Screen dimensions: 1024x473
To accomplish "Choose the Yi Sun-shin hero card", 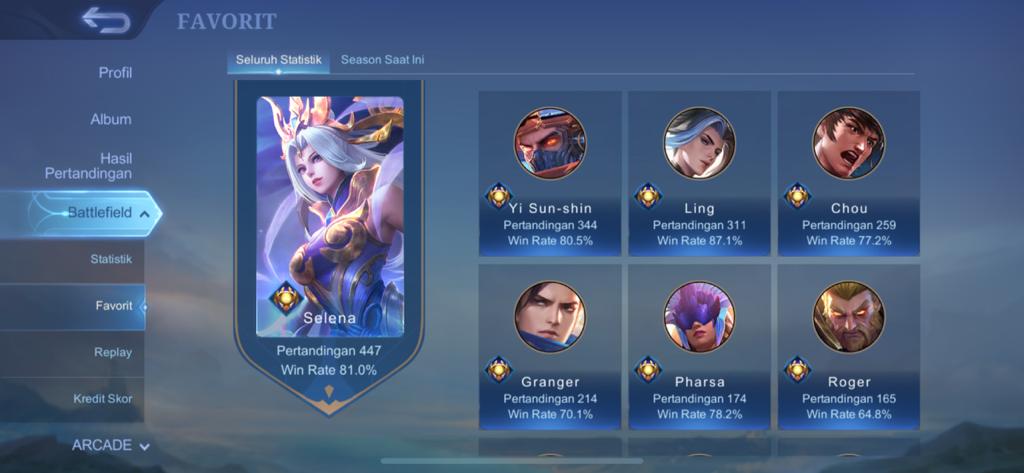I will (x=550, y=173).
